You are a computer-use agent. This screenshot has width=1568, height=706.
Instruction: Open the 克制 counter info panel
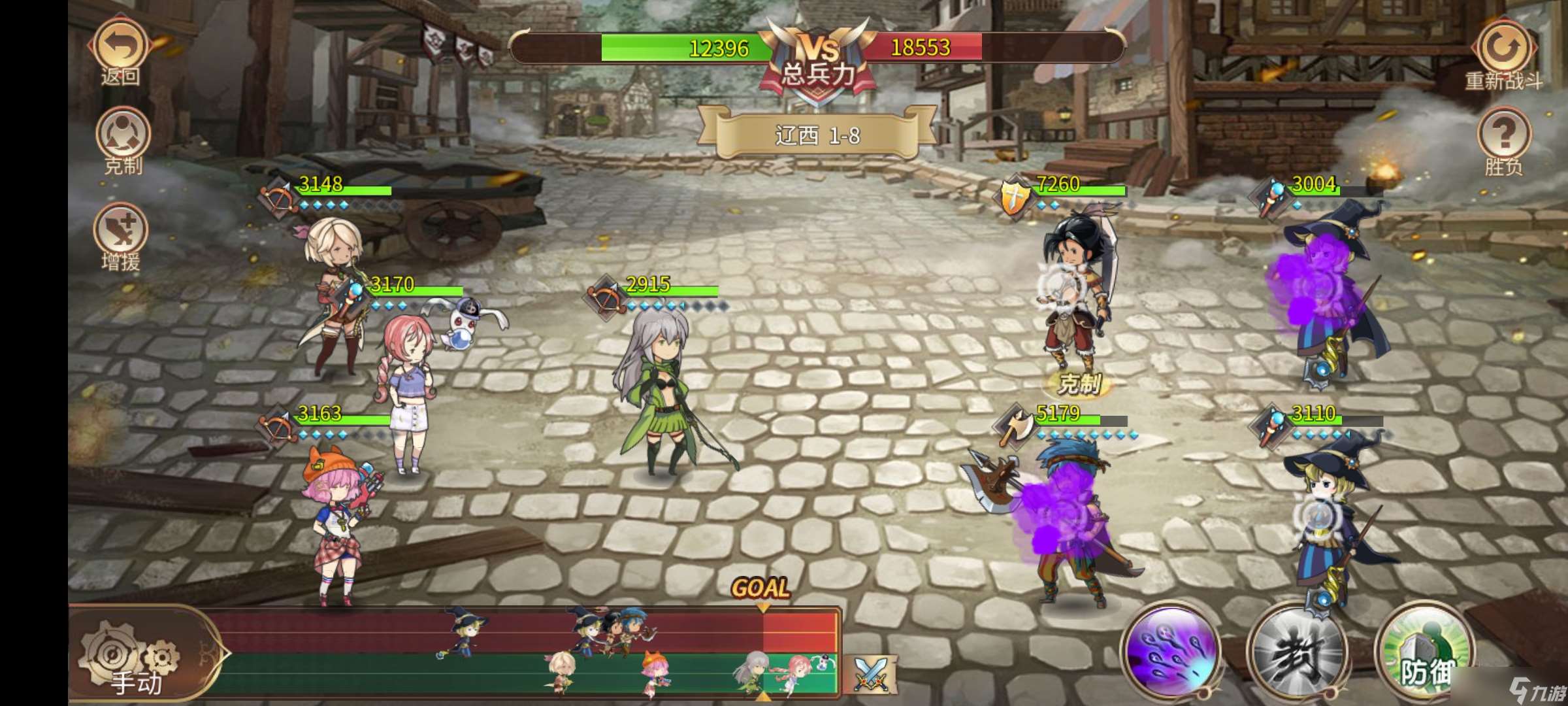coord(124,132)
